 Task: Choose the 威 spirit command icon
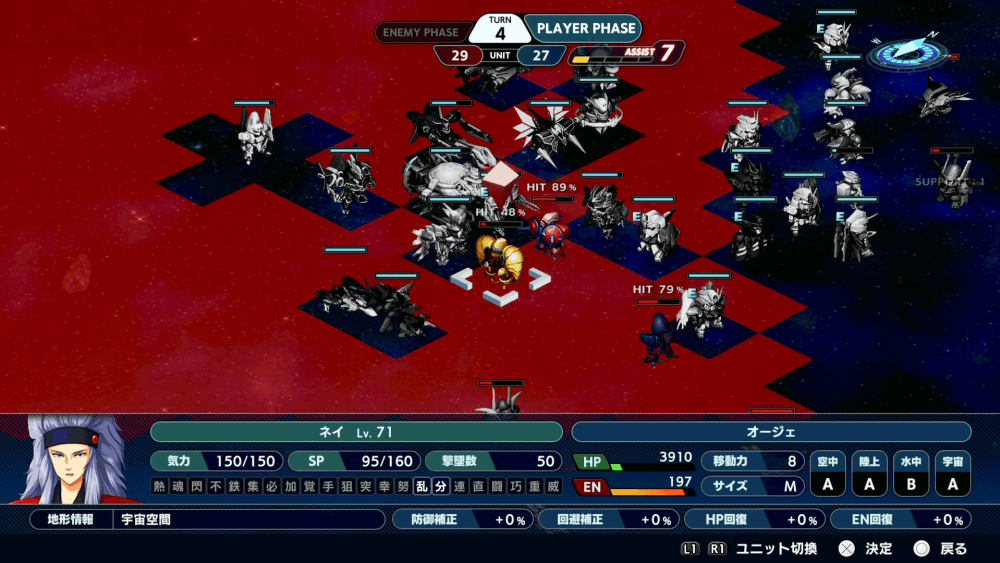(555, 487)
